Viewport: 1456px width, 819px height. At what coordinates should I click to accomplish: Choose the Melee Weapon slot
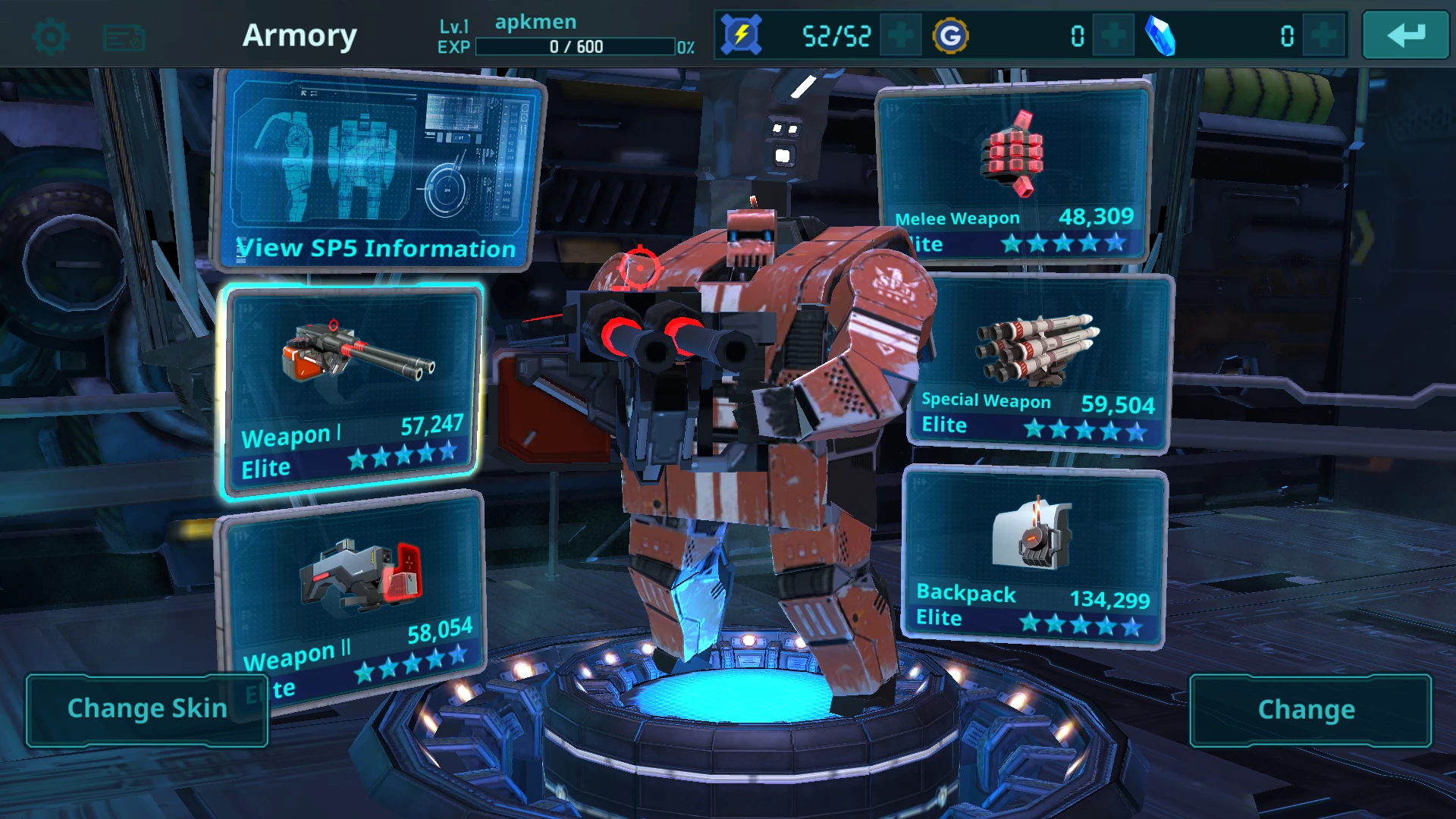[1014, 174]
